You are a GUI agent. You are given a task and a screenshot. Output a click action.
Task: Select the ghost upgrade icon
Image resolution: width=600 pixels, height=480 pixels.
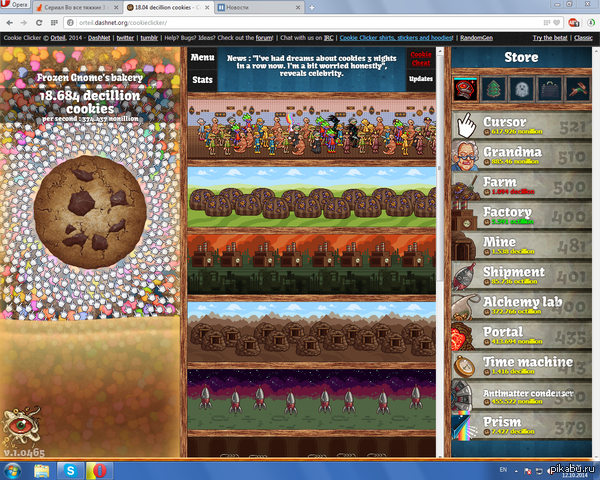[x=522, y=88]
